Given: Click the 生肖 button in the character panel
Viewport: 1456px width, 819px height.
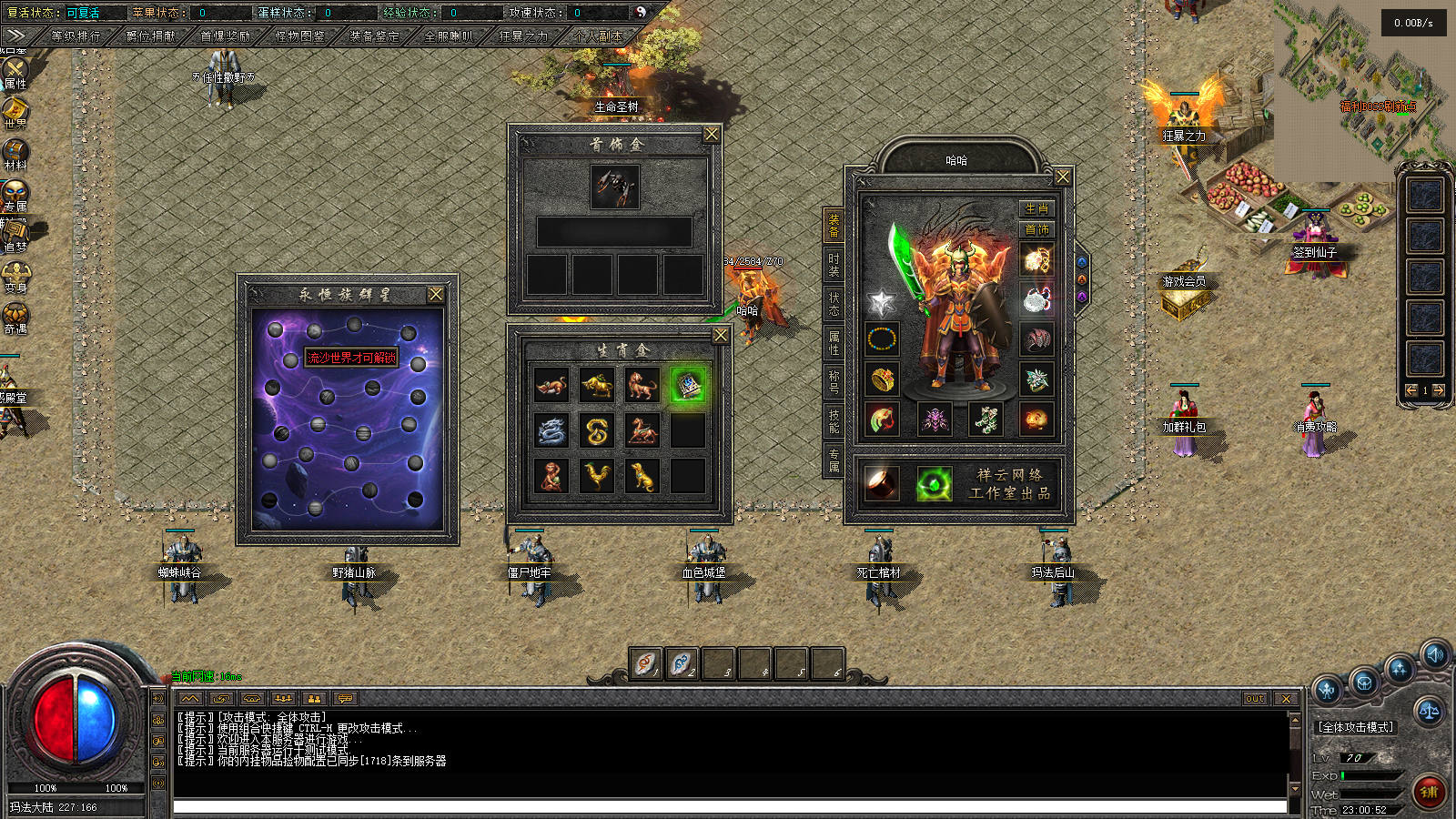Looking at the screenshot, I should pyautogui.click(x=1036, y=208).
